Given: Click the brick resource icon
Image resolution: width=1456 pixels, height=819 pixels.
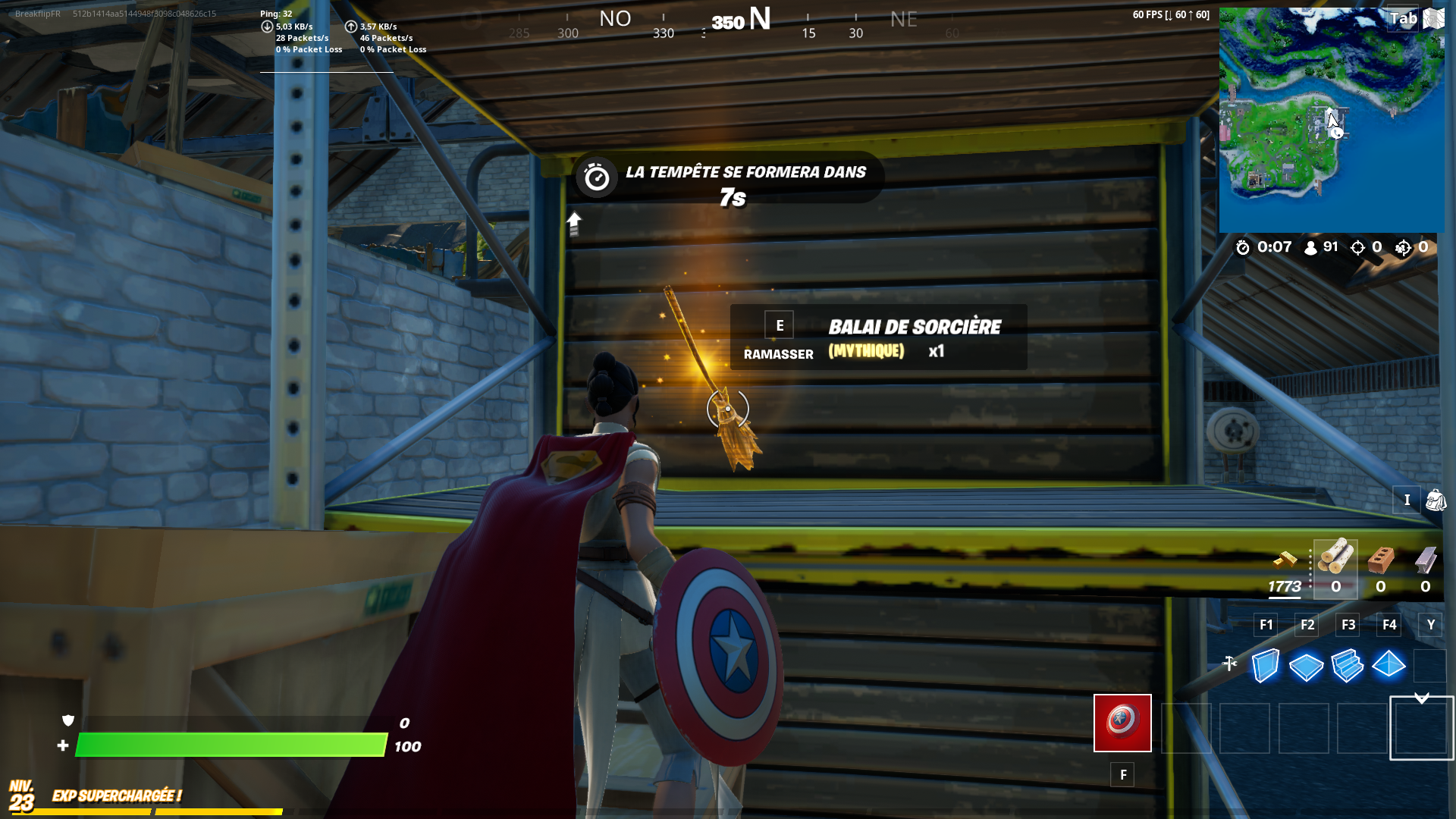Looking at the screenshot, I should 1381,561.
